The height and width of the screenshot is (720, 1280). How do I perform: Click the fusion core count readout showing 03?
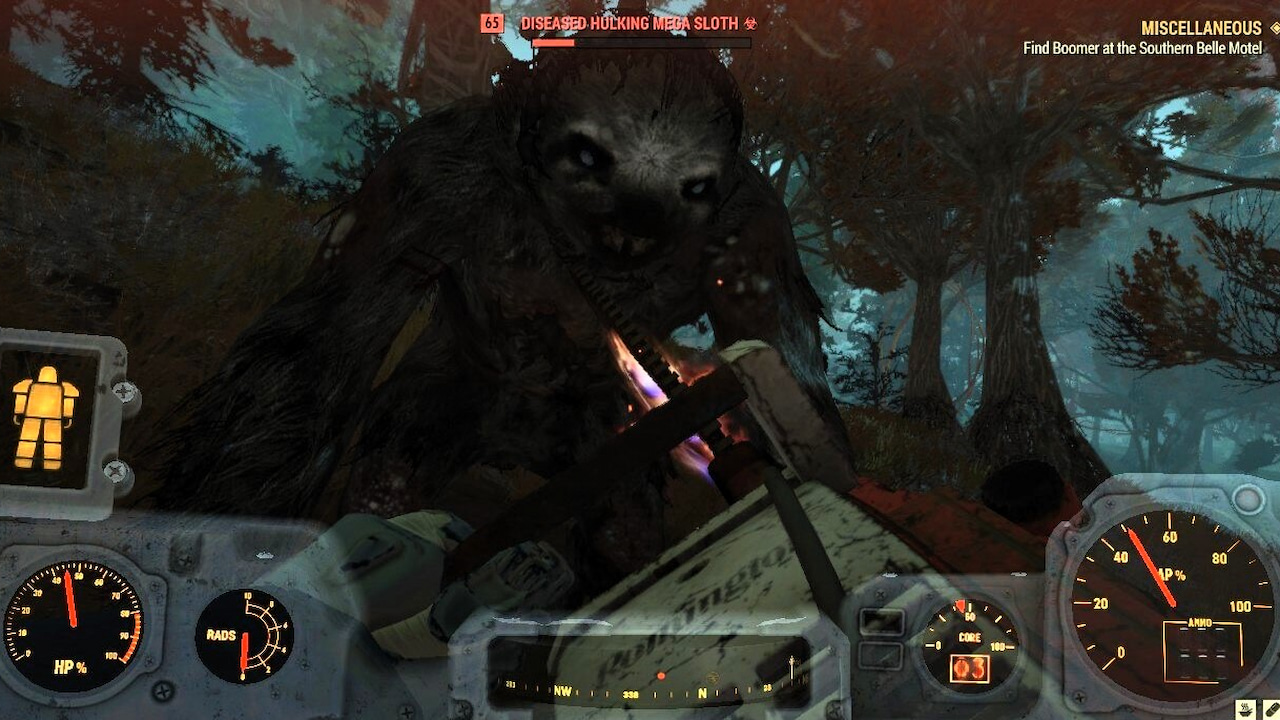tap(970, 667)
